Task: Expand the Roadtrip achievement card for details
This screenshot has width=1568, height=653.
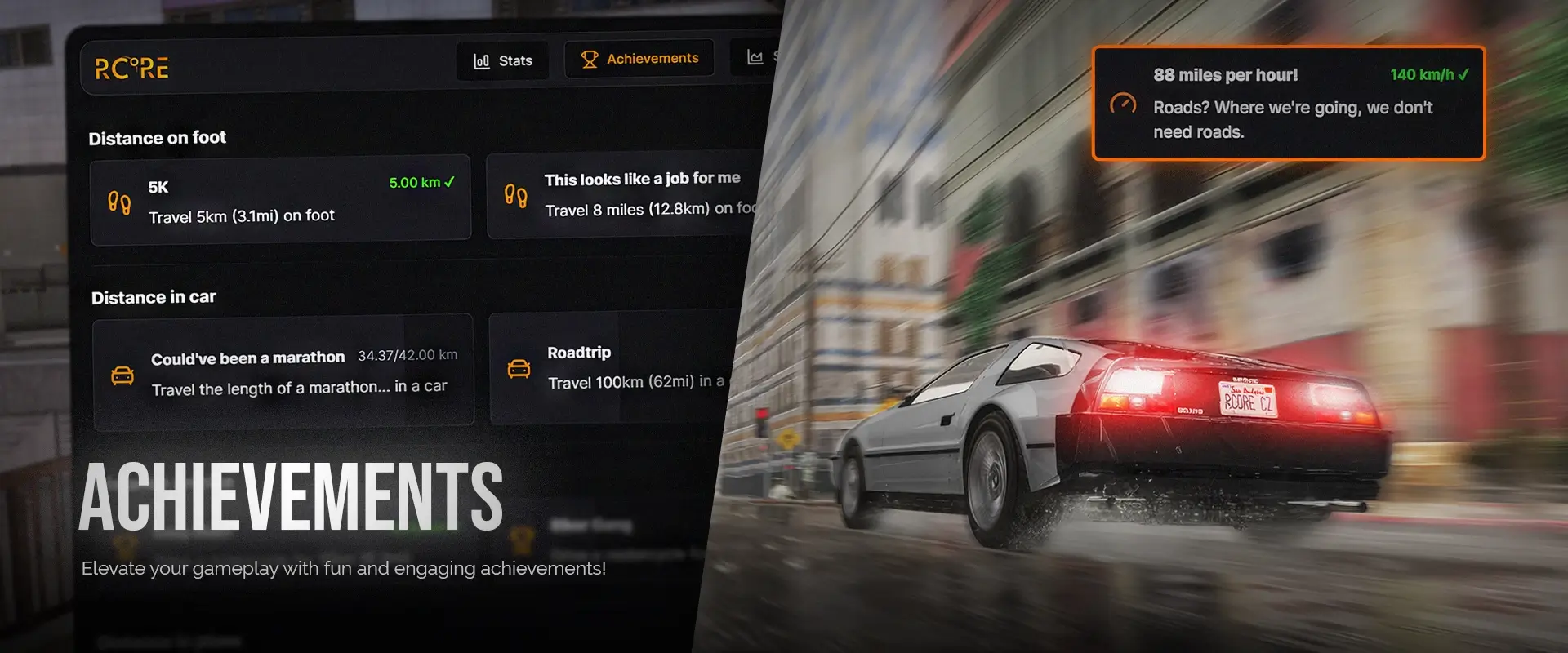Action: tap(621, 367)
